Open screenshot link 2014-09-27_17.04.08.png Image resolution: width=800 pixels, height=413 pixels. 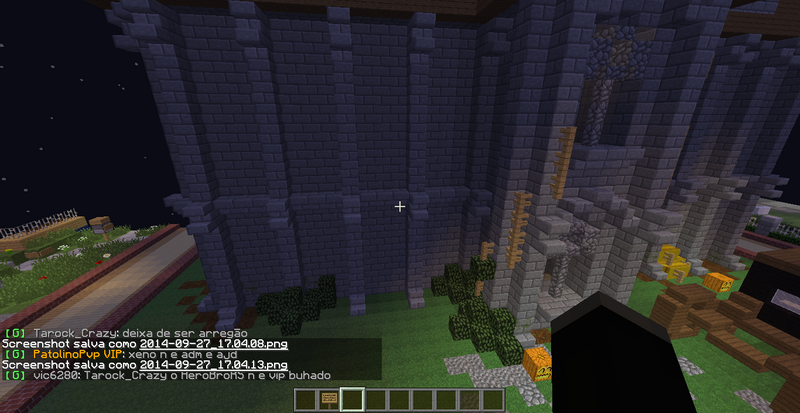214,344
